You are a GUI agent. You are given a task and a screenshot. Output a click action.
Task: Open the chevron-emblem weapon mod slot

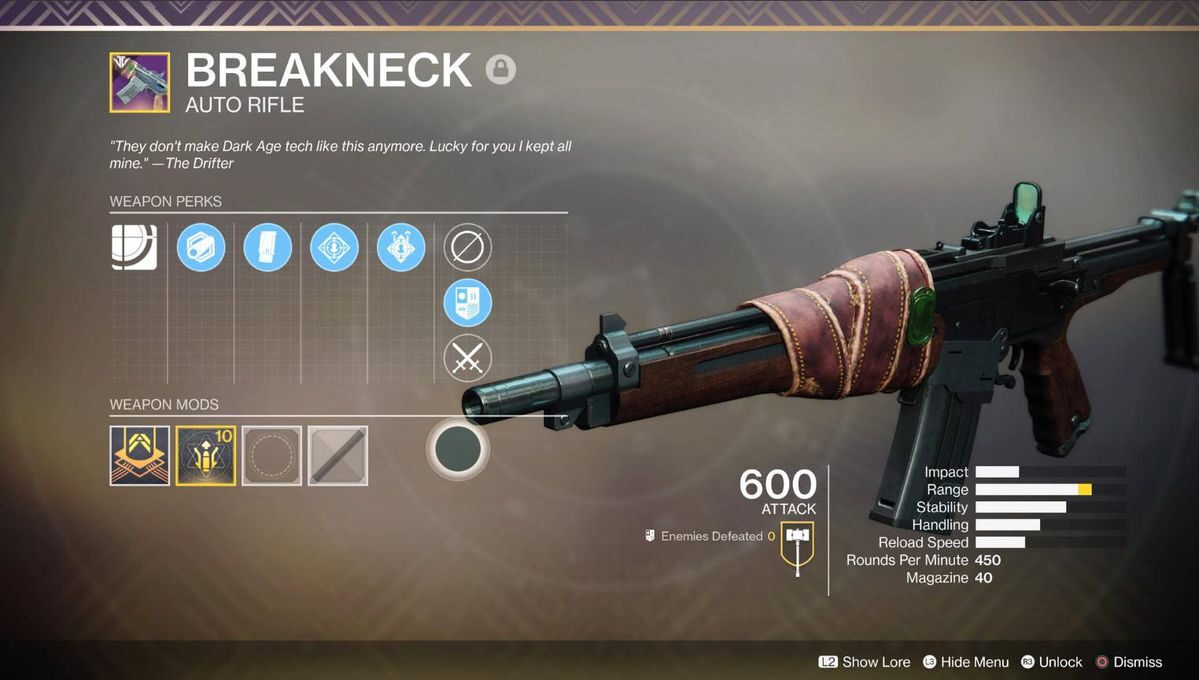[x=139, y=456]
